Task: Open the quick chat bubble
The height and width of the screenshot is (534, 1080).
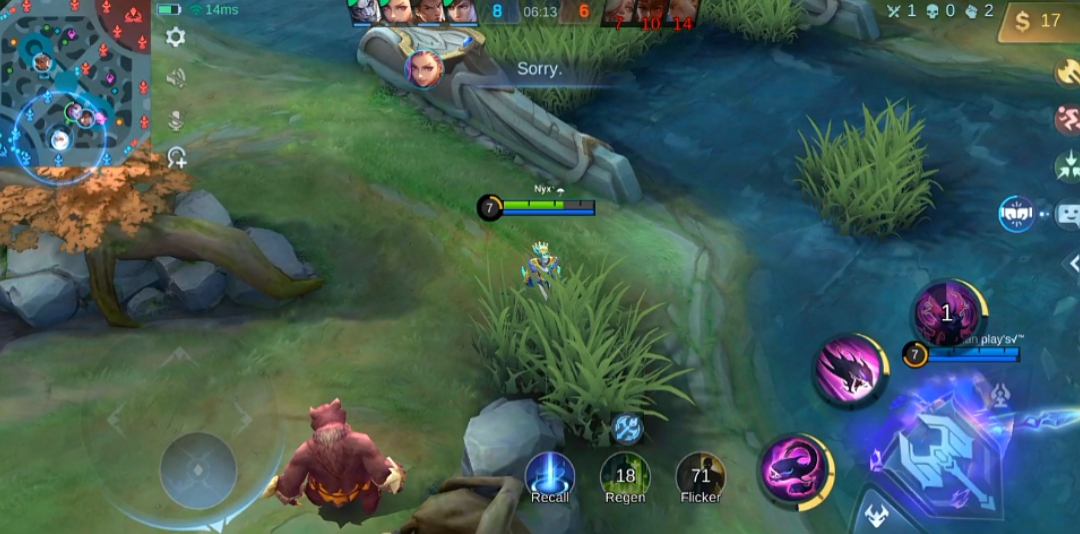Action: coord(1068,213)
